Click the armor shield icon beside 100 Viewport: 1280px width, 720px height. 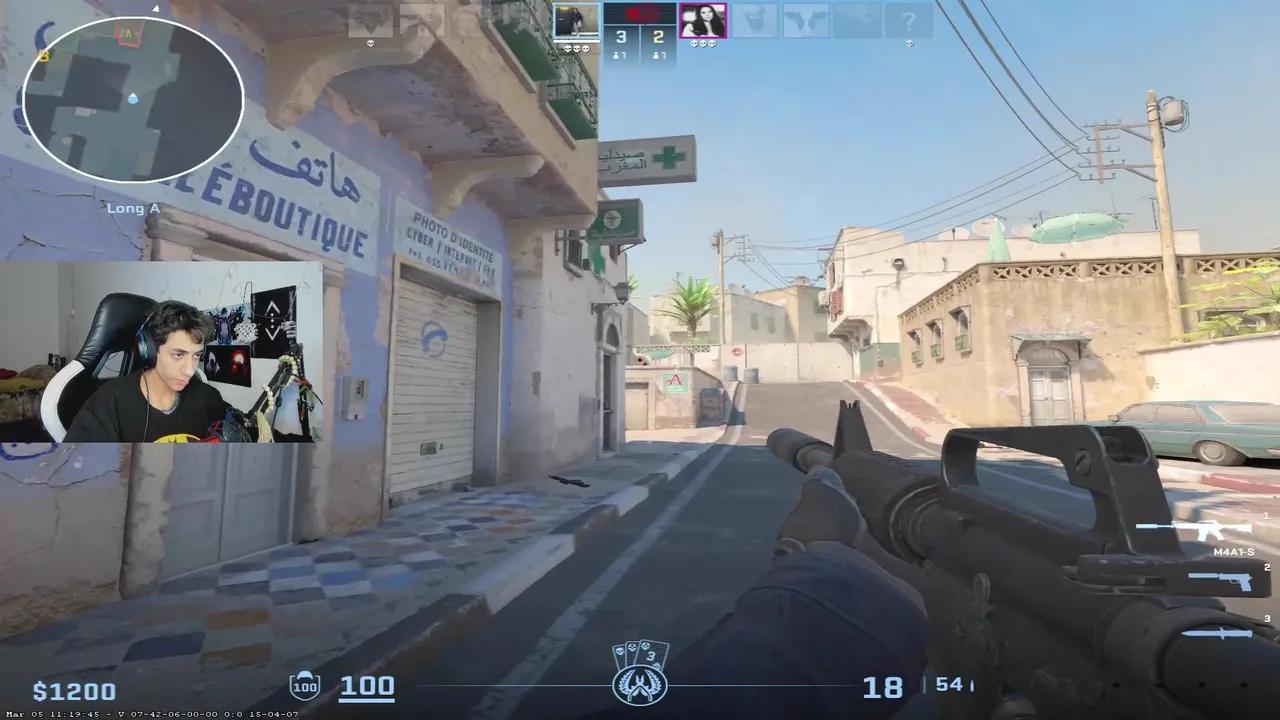(x=304, y=687)
